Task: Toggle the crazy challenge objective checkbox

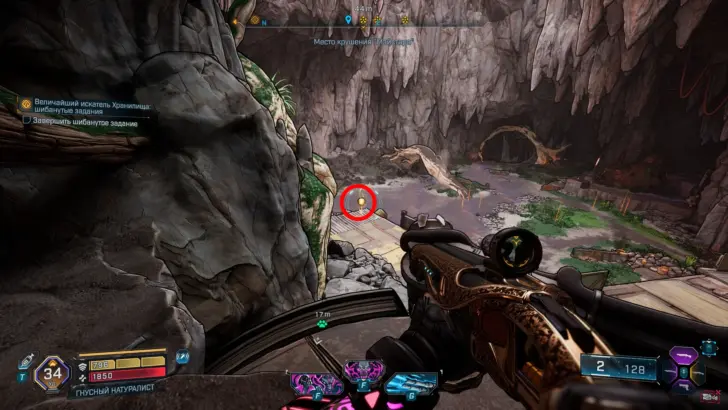Action: click(28, 120)
